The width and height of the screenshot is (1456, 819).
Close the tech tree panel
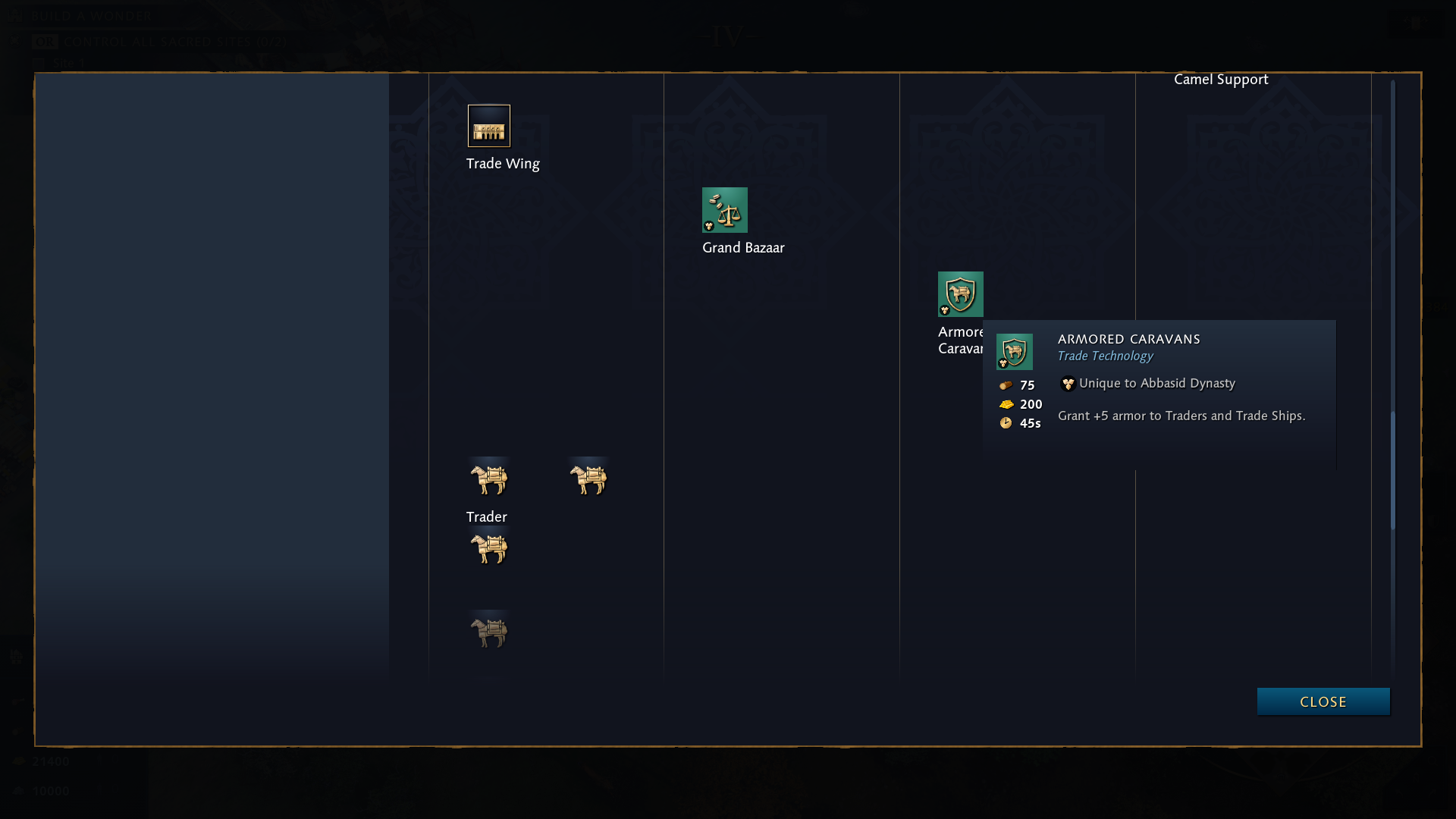point(1323,701)
